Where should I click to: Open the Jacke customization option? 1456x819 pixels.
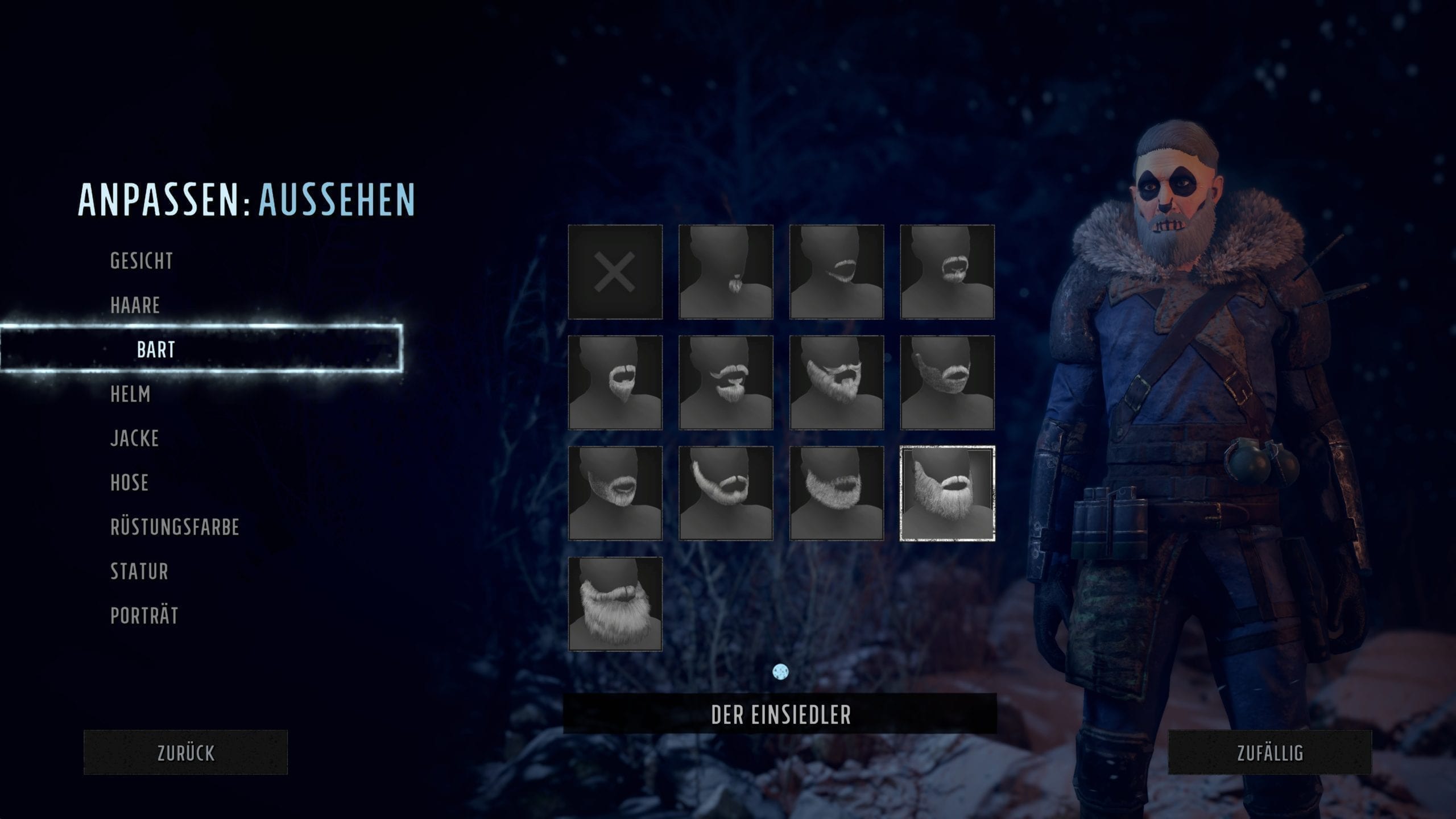point(134,439)
